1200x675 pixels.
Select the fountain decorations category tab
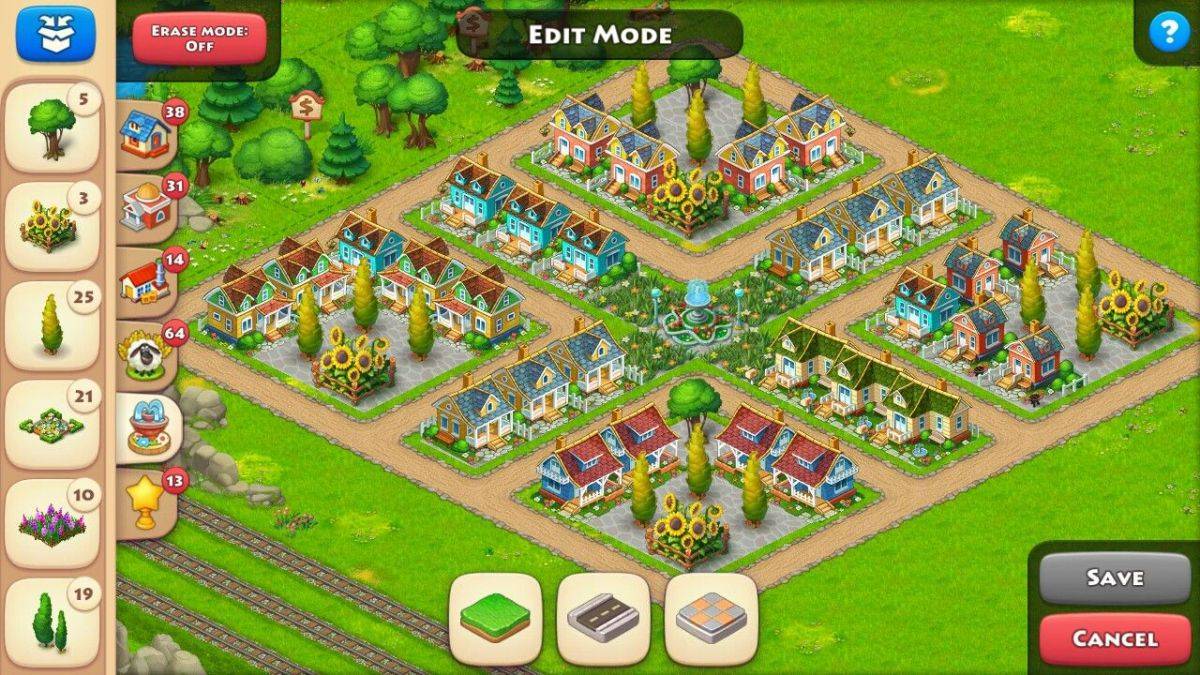147,429
